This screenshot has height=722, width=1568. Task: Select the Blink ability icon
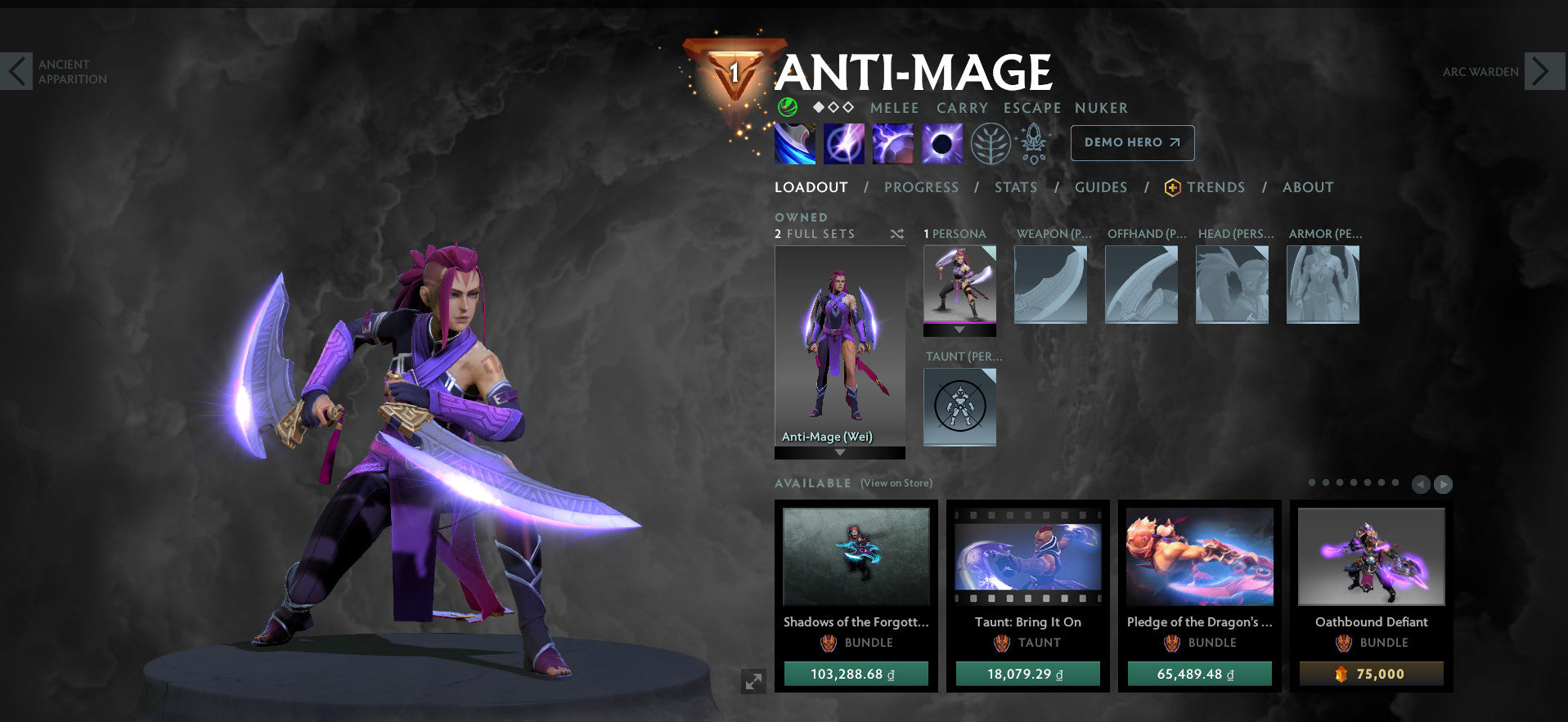[843, 143]
